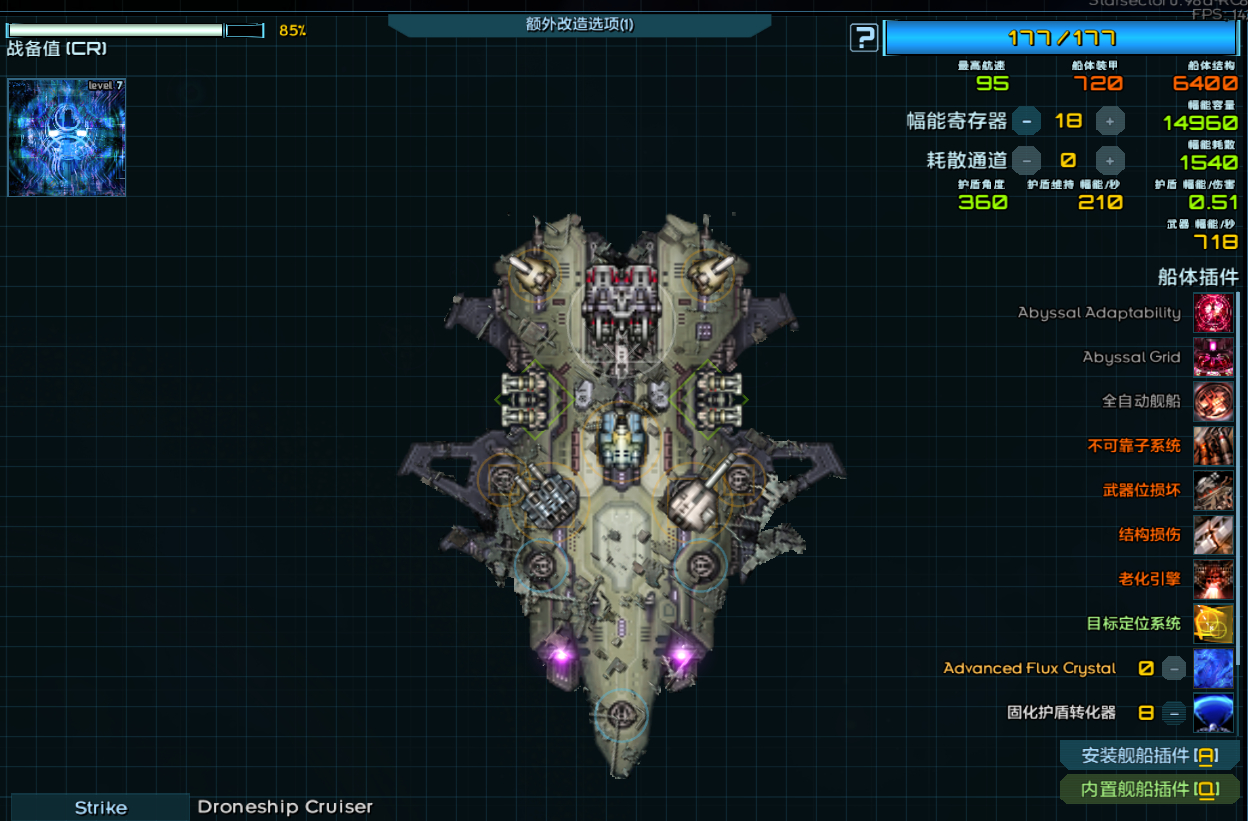This screenshot has width=1248, height=821.
Task: Add a 耗散通道 with the plus button
Action: 1109,160
